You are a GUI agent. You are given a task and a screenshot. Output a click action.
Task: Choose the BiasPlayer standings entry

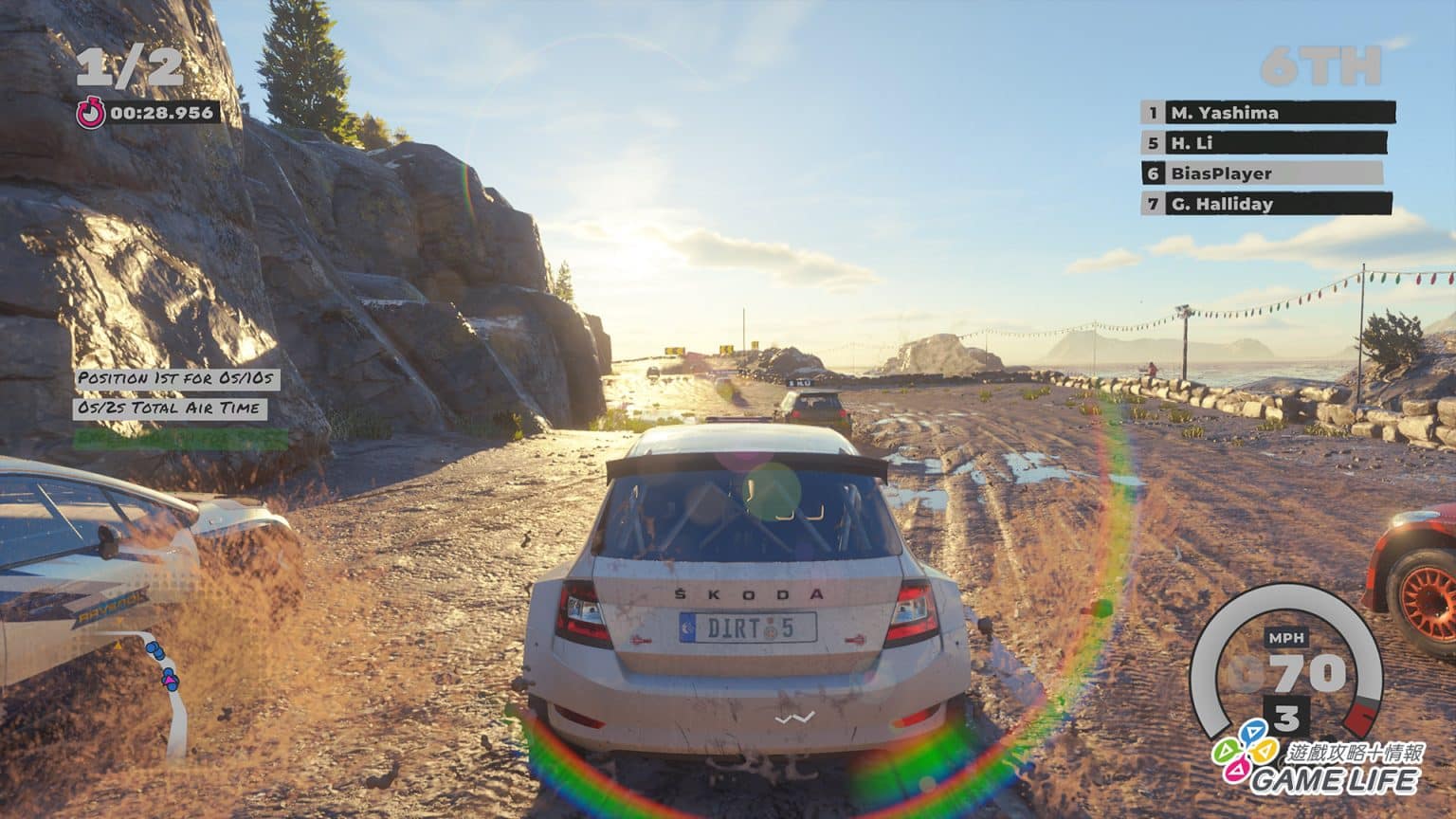click(1263, 173)
